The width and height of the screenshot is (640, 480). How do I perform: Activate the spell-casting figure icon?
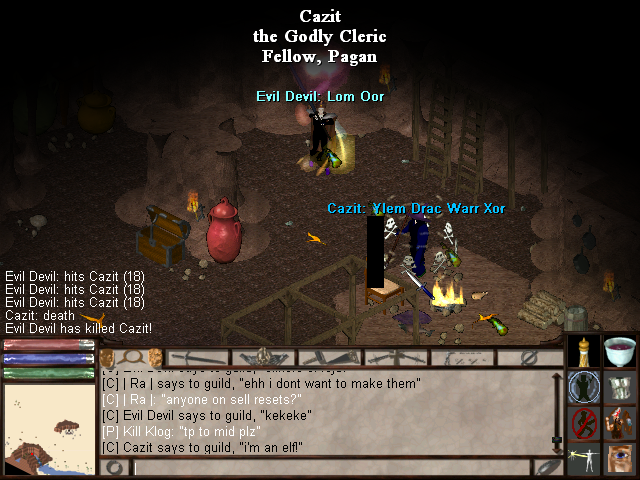[x=584, y=459]
